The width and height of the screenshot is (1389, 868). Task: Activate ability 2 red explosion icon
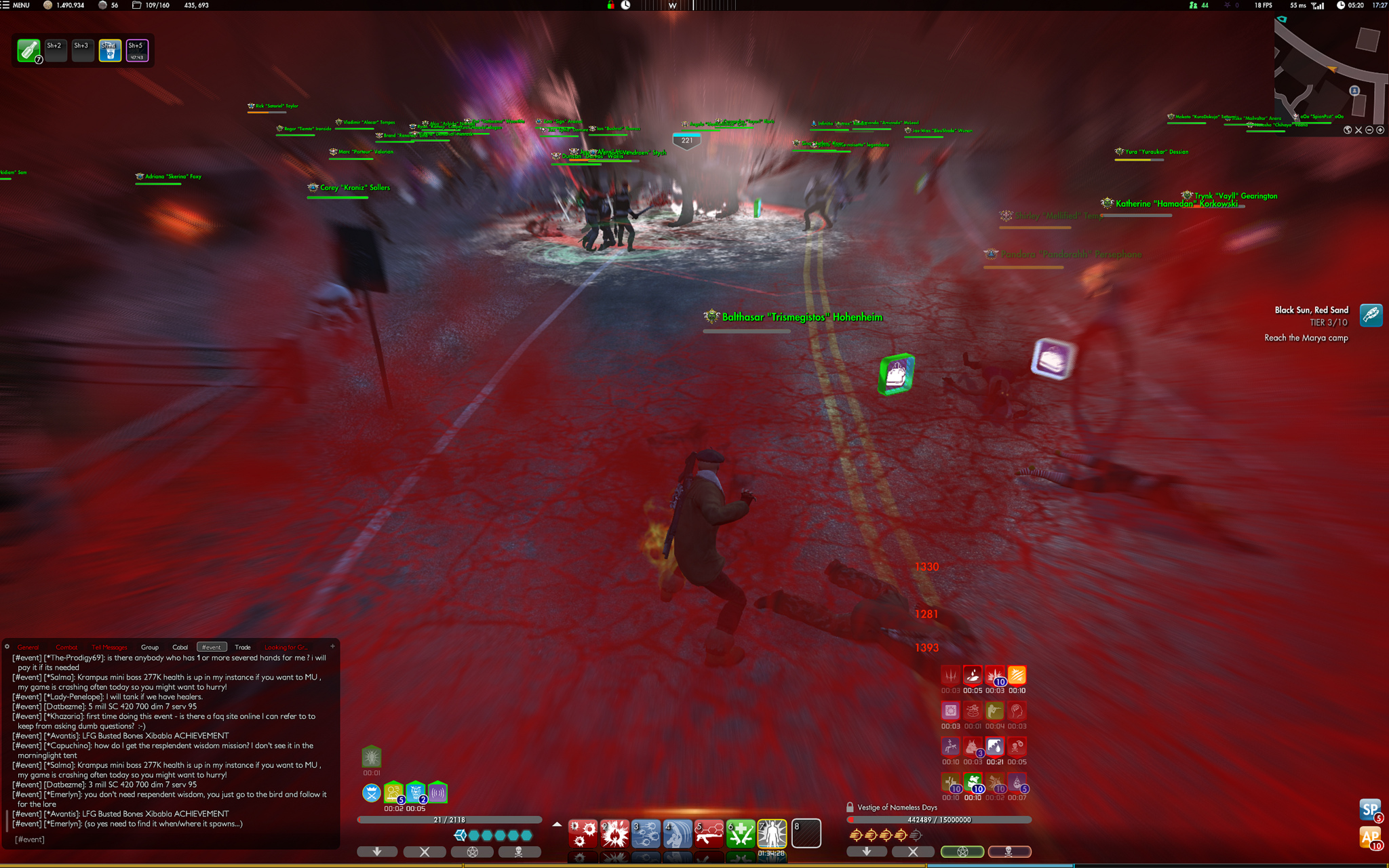click(x=614, y=833)
